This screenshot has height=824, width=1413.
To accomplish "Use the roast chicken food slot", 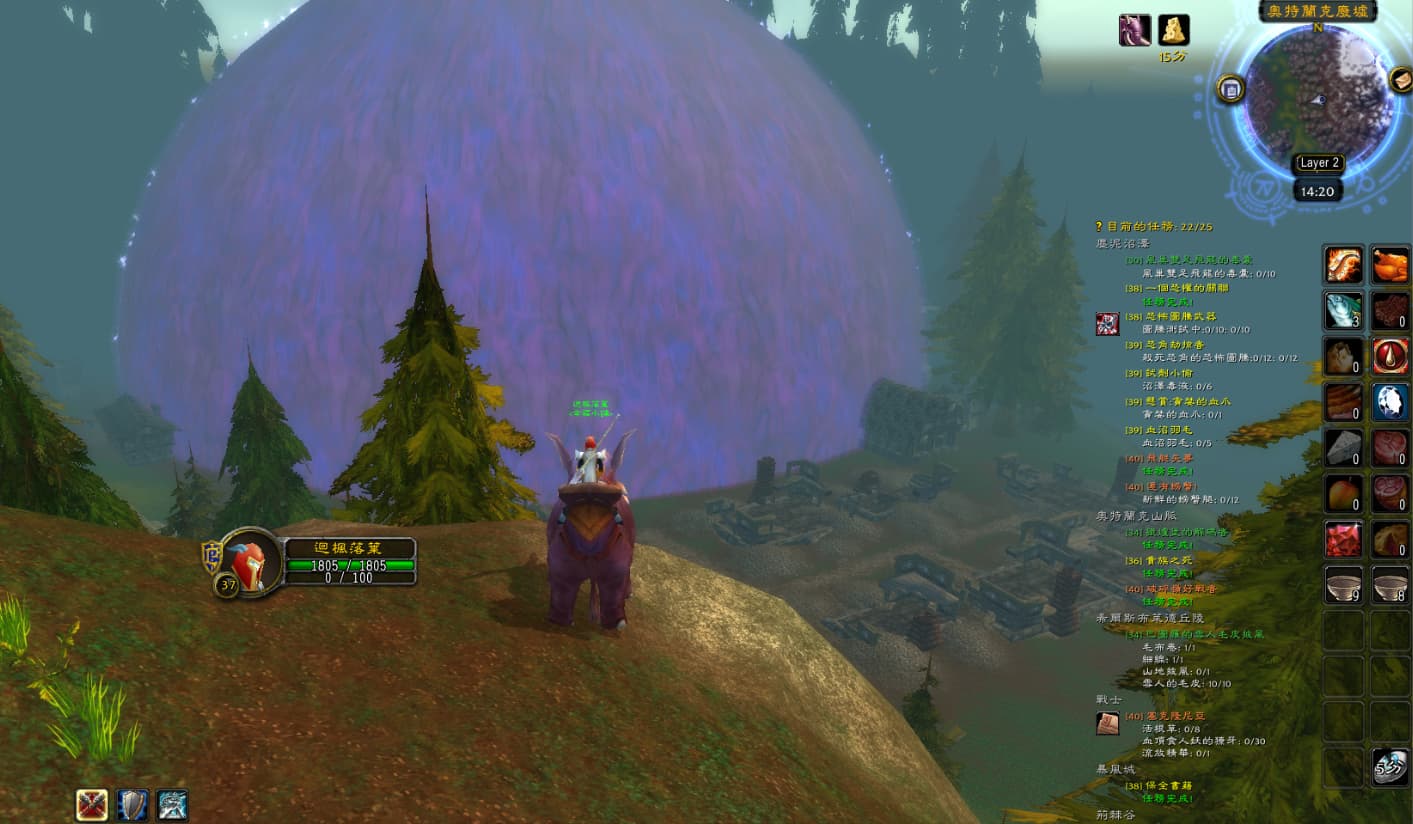I will point(1389,265).
